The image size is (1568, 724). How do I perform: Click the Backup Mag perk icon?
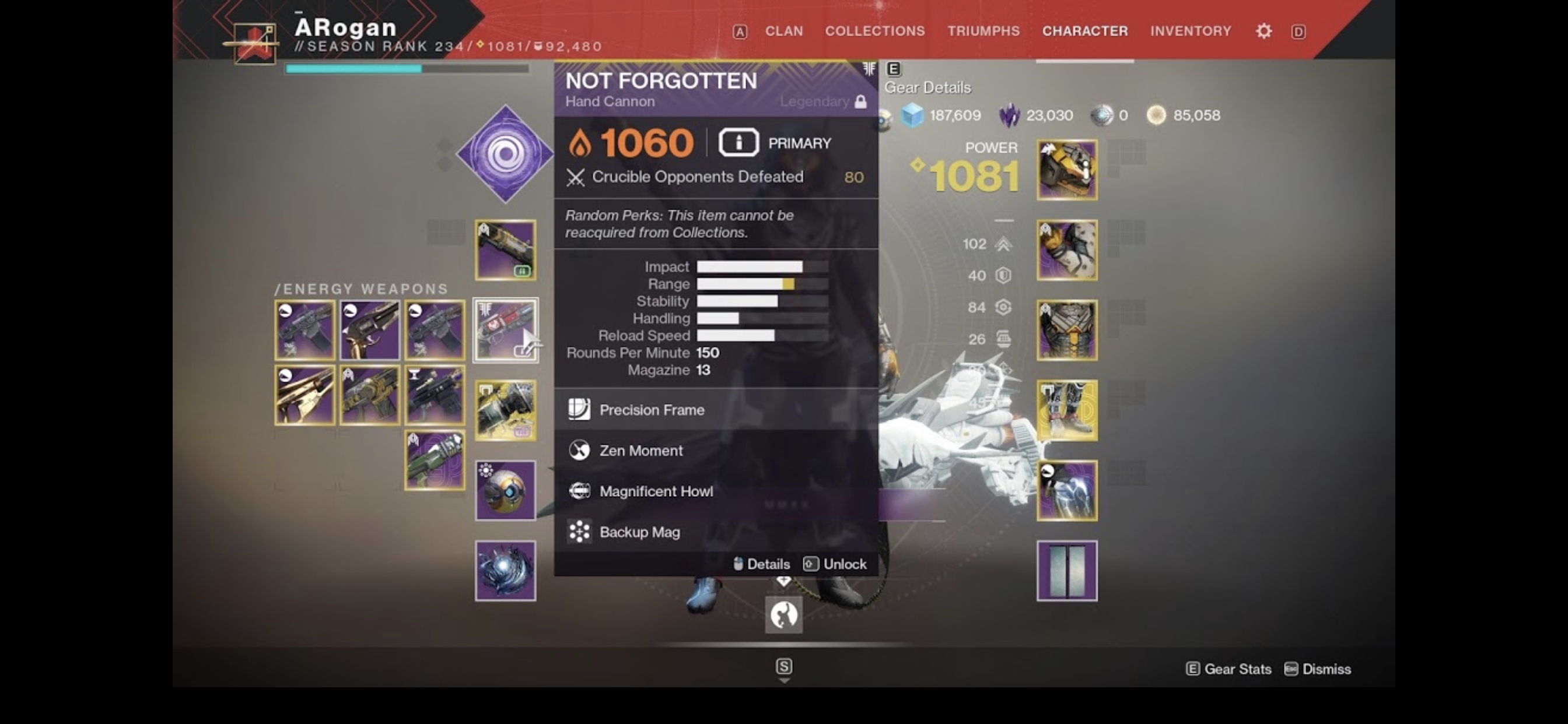(579, 531)
